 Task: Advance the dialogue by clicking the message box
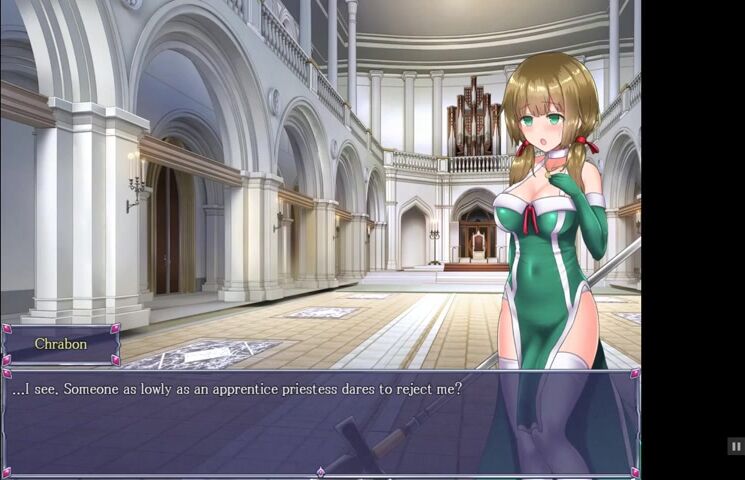[320, 422]
